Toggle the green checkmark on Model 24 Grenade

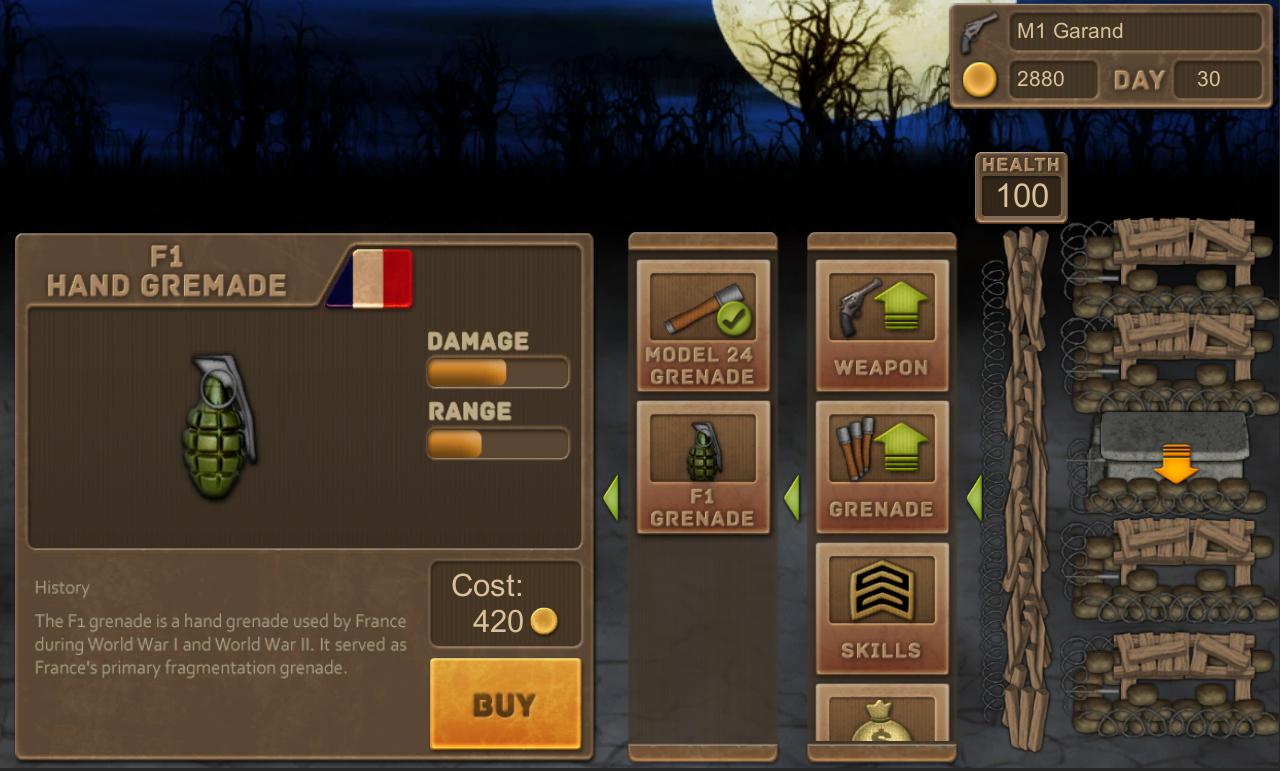coord(732,315)
